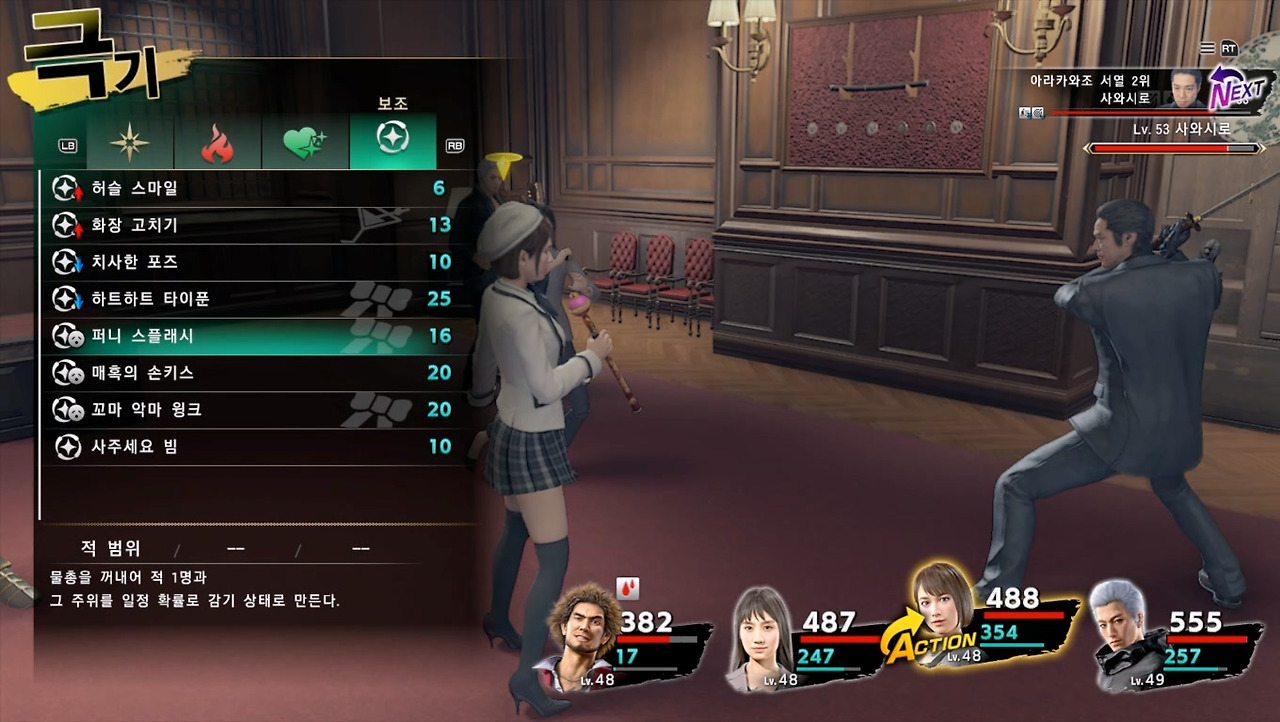Select the 사주세요 빔 skill

pyautogui.click(x=250, y=447)
